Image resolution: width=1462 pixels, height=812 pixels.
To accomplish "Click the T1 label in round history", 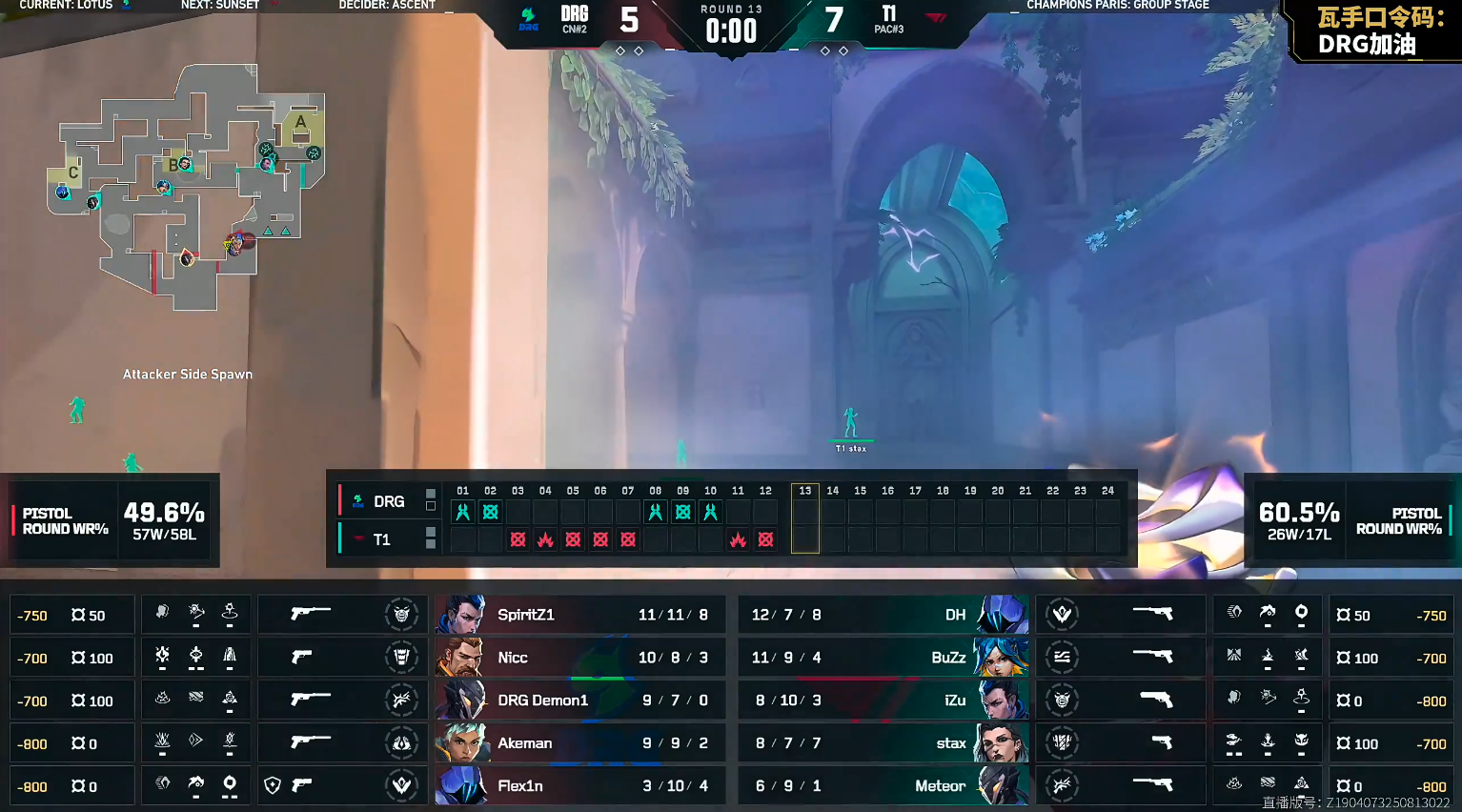I will (381, 539).
